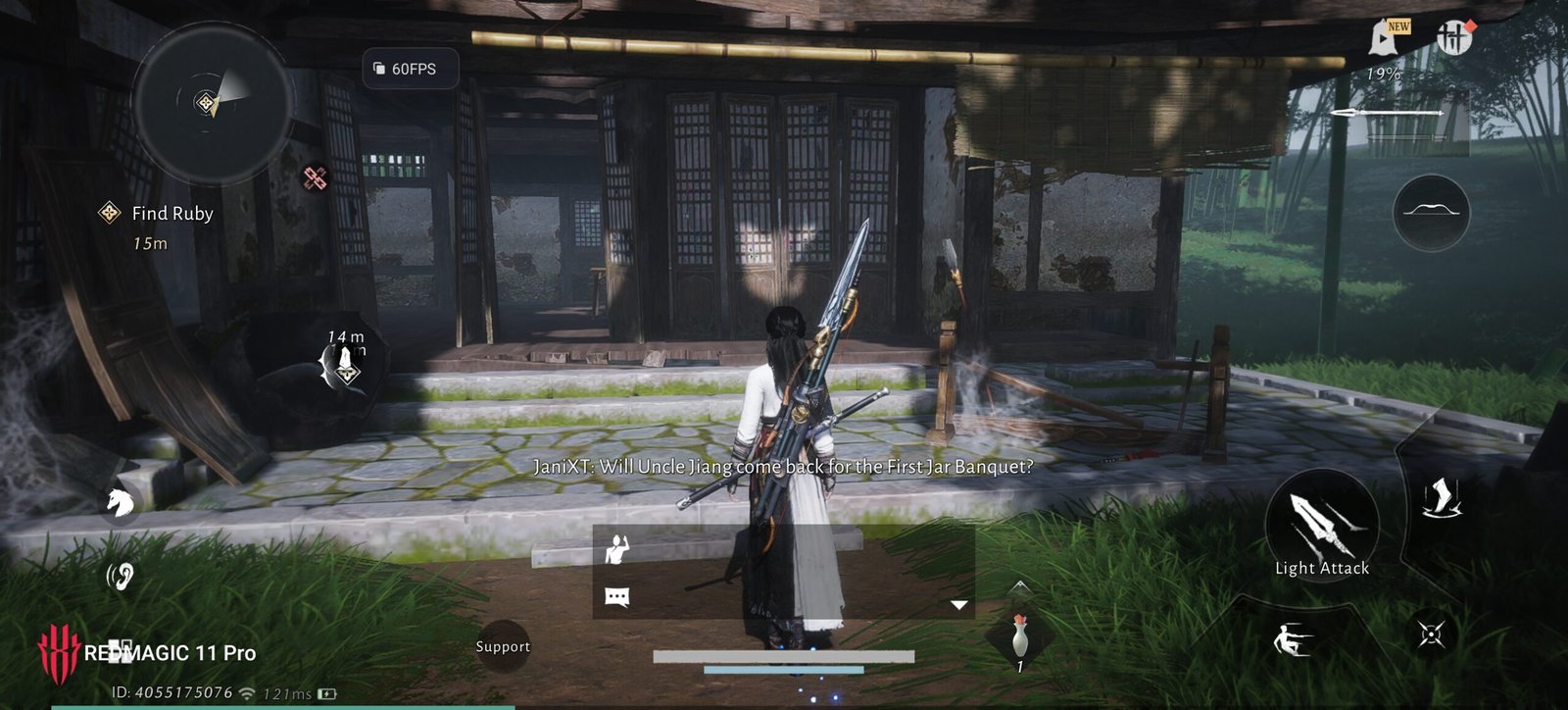The image size is (1568, 710).
Task: Switch weapon using the spear icon
Action: [x=1388, y=114]
